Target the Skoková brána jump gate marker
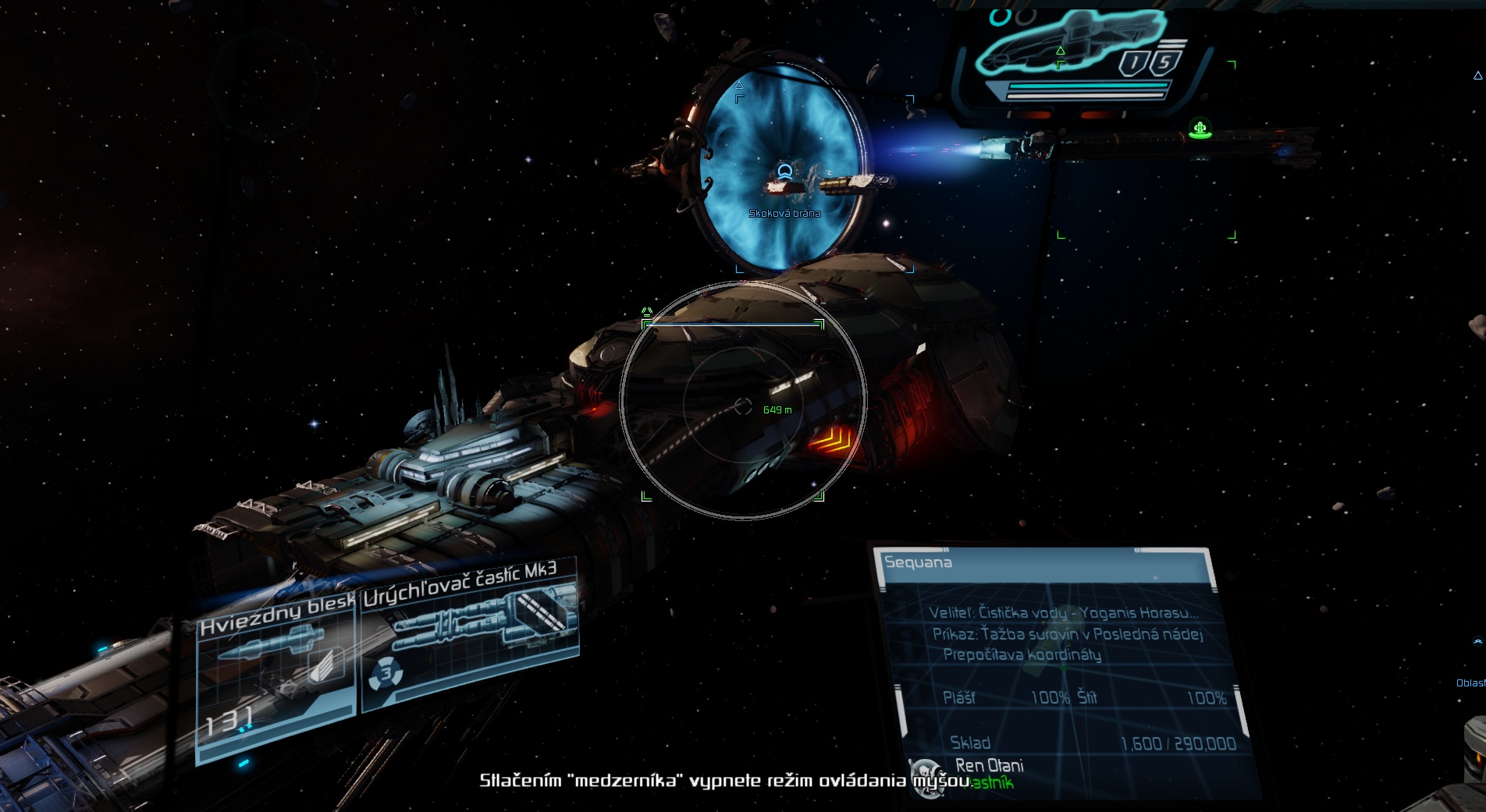 pos(784,213)
